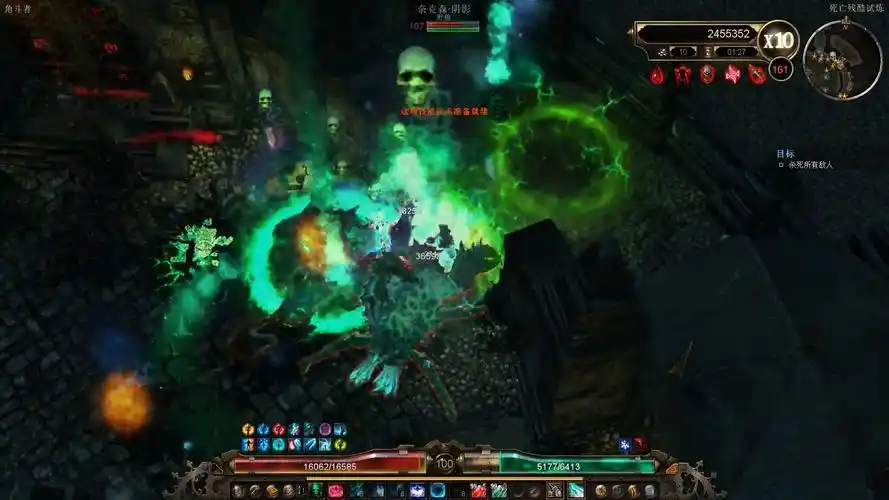The height and width of the screenshot is (500, 889).
Task: Activate the green figure skill slot
Action: (x=316, y=490)
